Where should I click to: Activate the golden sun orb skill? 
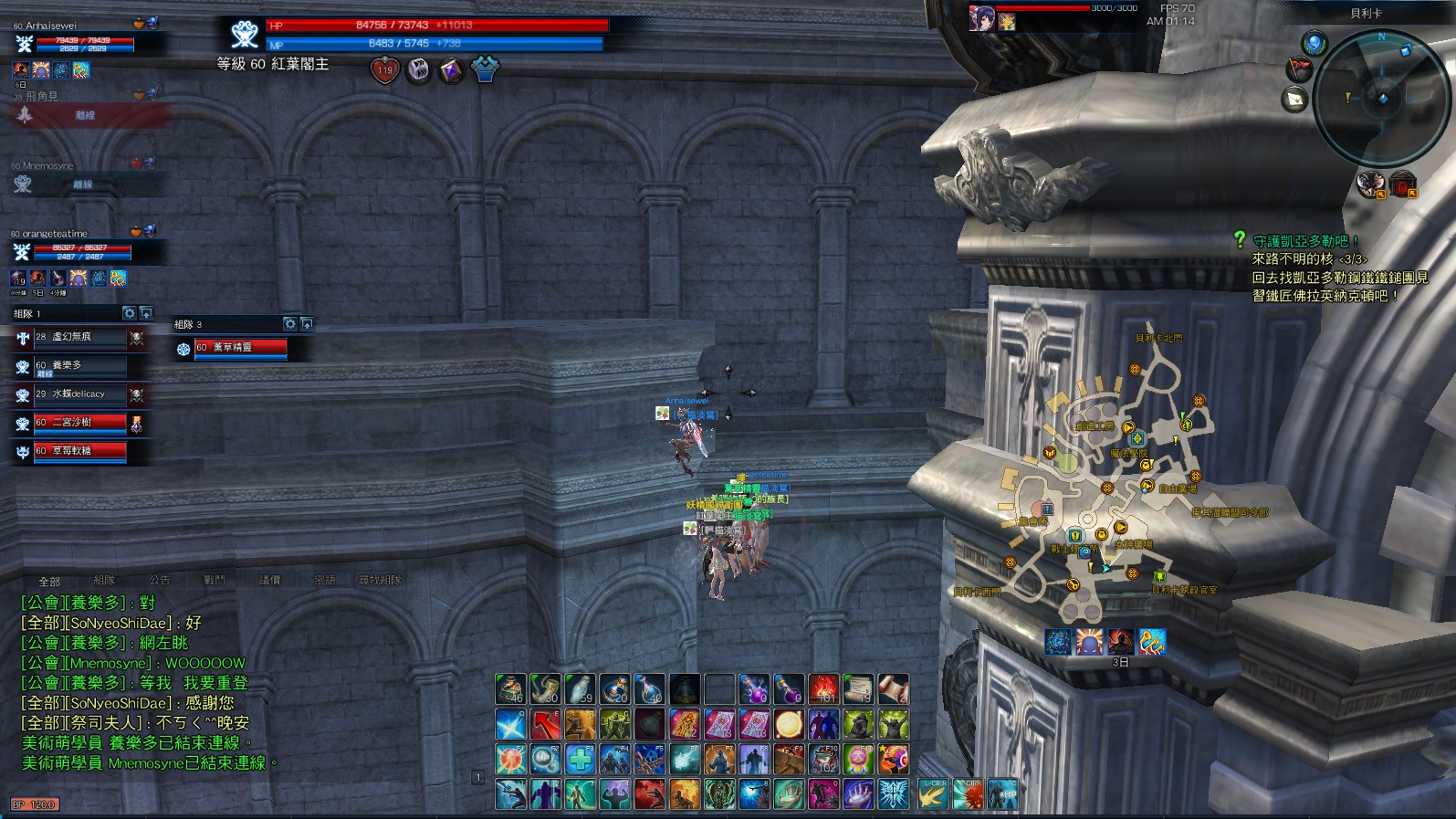click(x=789, y=725)
